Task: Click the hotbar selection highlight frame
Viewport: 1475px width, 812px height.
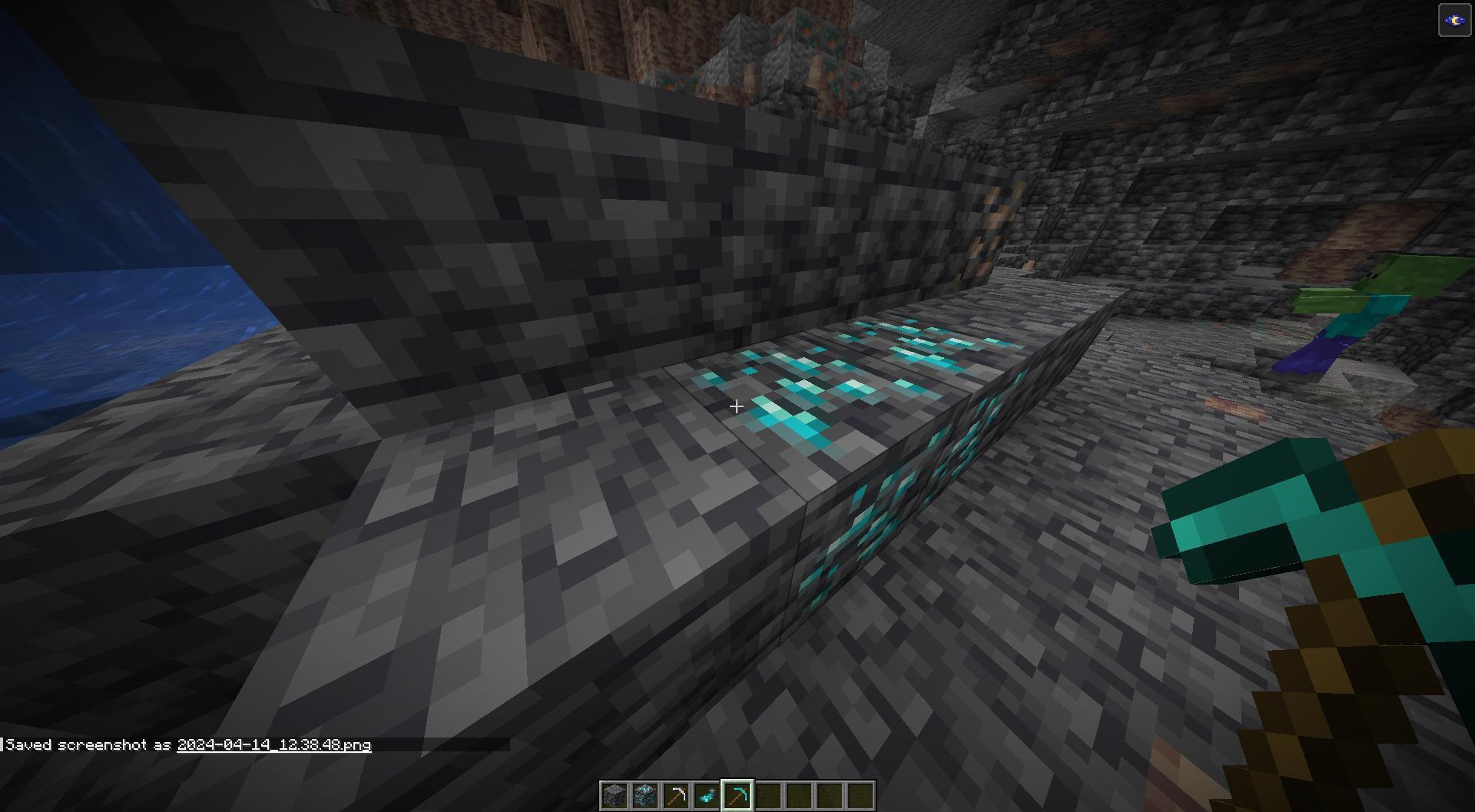Action: [x=737, y=795]
